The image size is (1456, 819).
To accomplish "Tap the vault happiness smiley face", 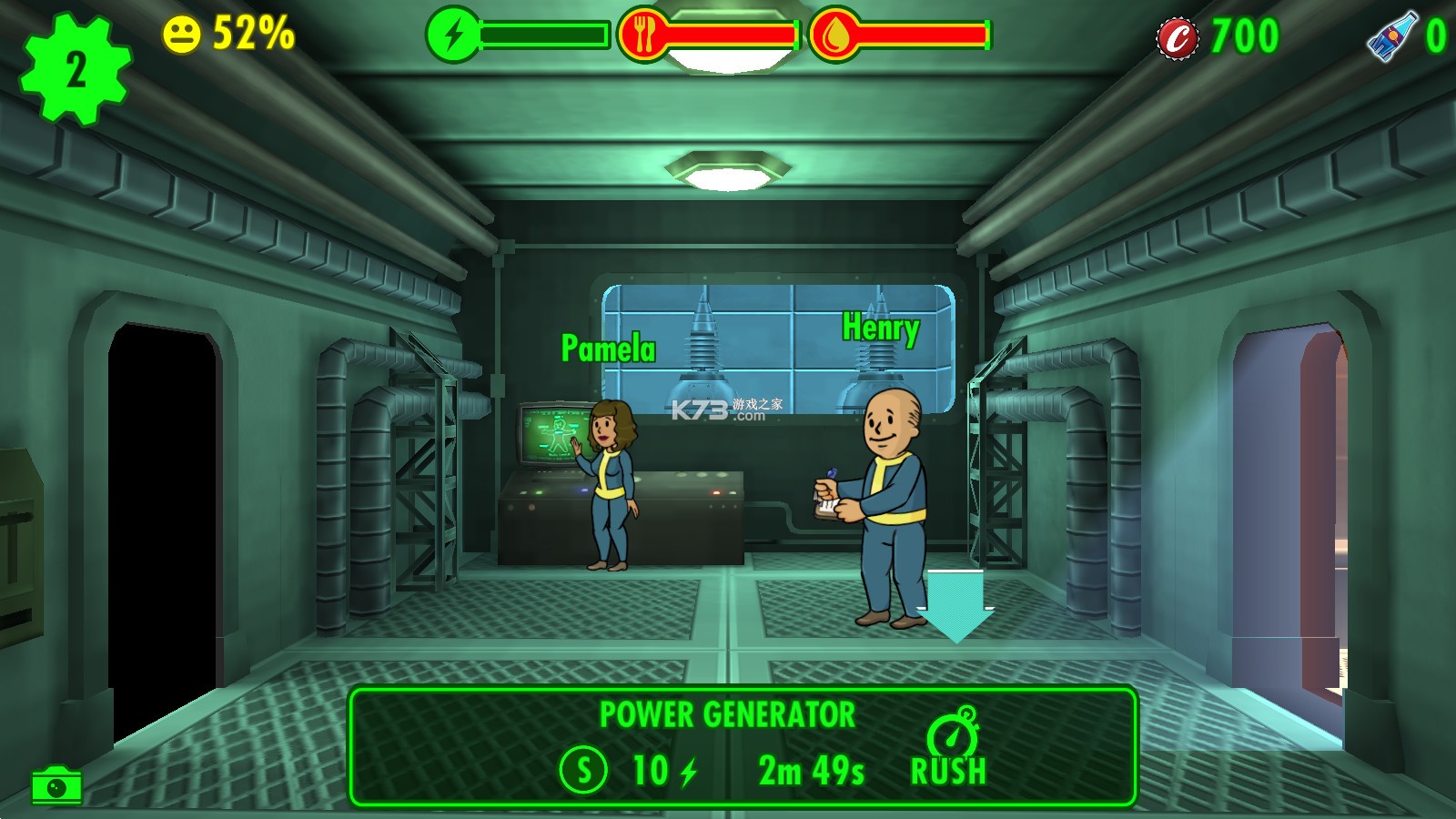I will point(181,35).
